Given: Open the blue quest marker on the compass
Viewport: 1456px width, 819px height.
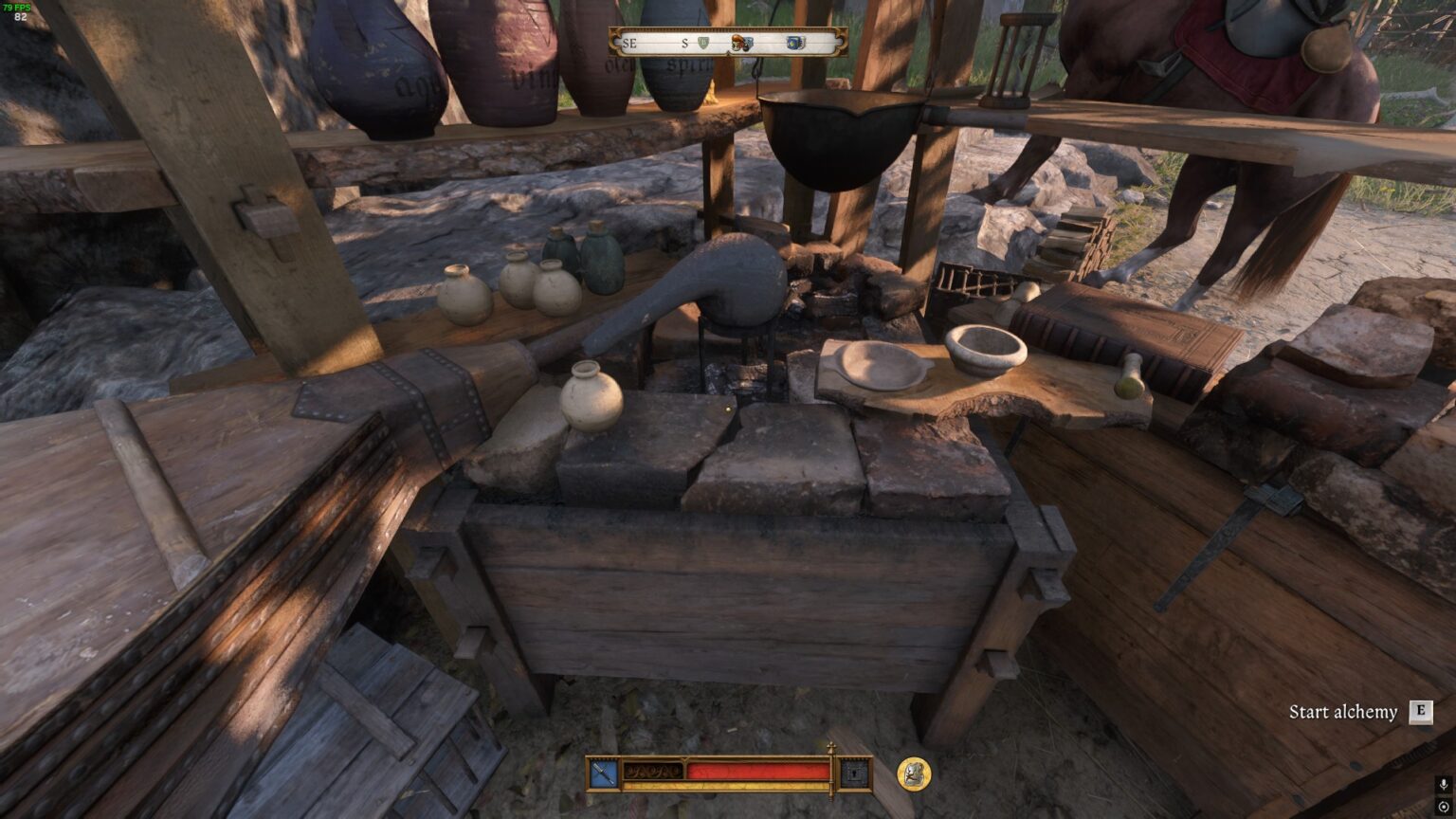Looking at the screenshot, I should (x=796, y=42).
